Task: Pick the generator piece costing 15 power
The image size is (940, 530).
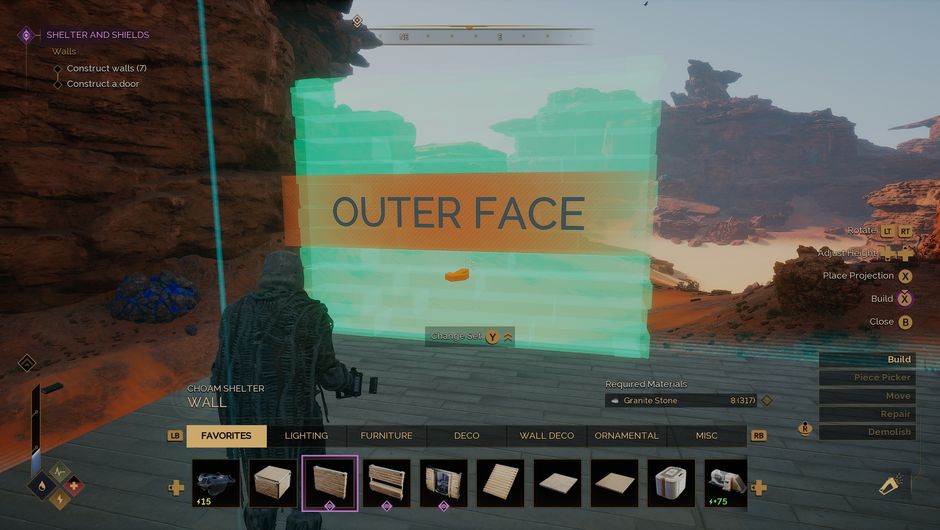Action: [x=216, y=484]
